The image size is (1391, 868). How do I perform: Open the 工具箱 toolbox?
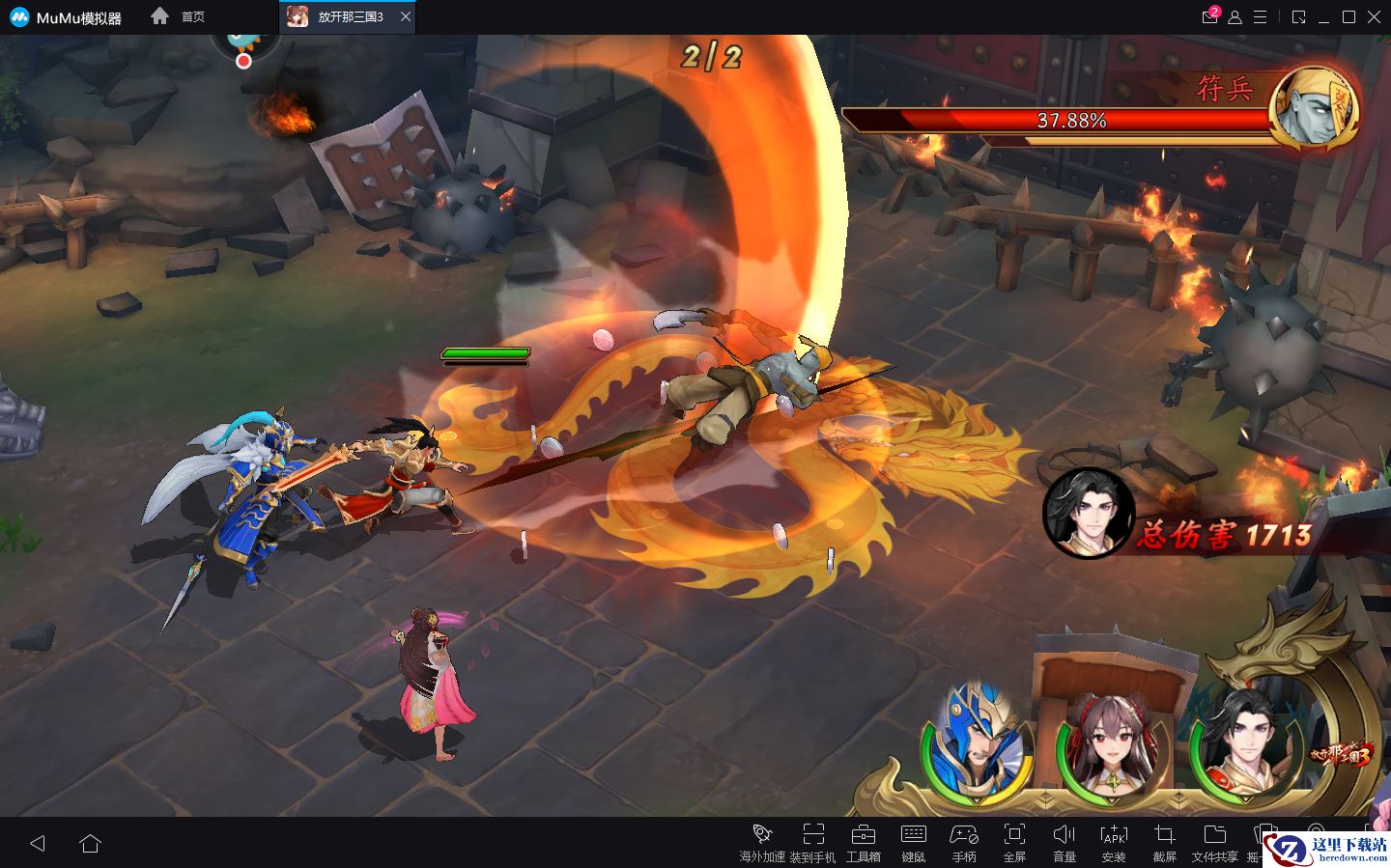point(863,842)
